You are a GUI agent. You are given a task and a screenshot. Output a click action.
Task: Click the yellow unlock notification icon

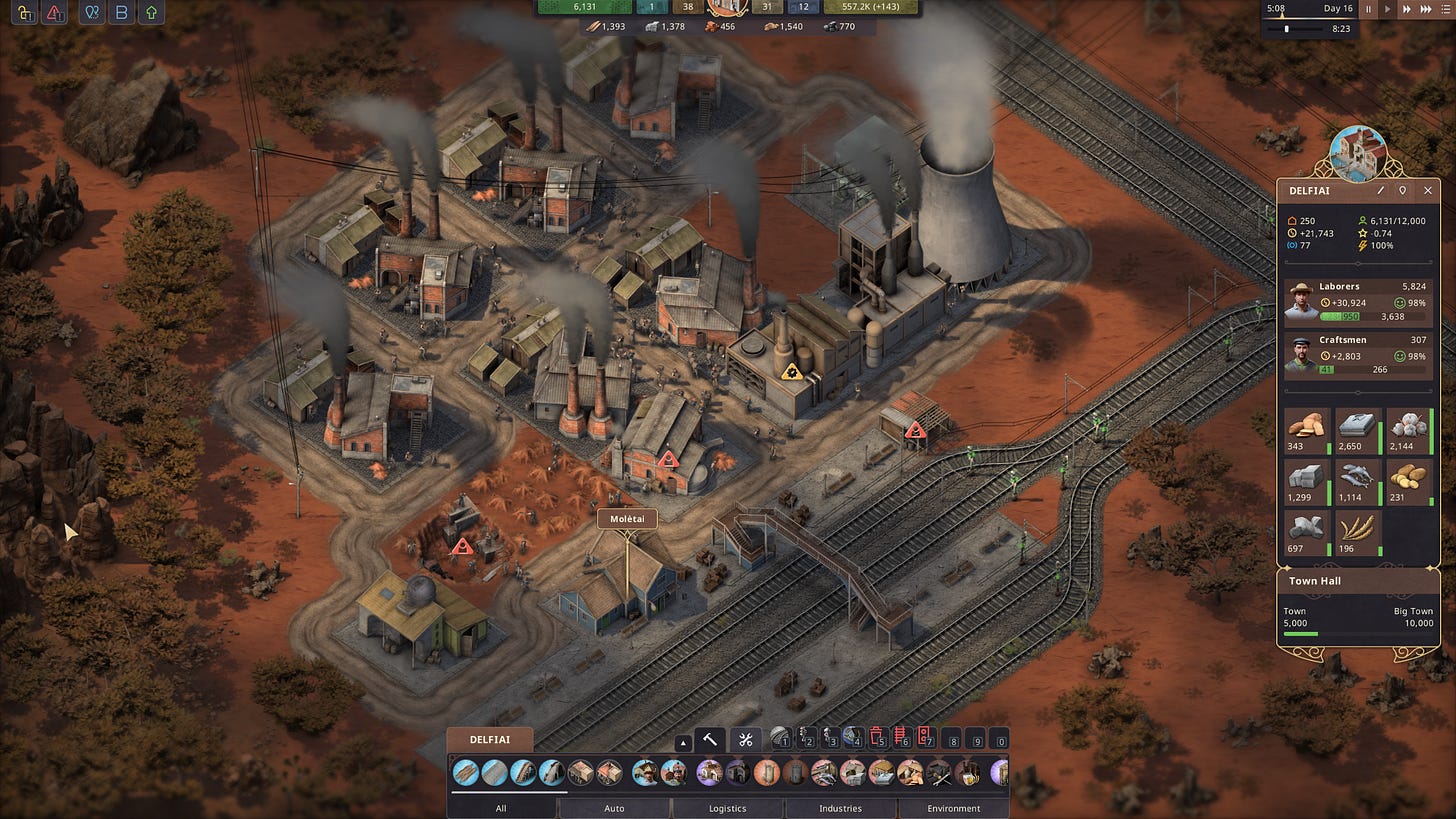click(x=25, y=13)
